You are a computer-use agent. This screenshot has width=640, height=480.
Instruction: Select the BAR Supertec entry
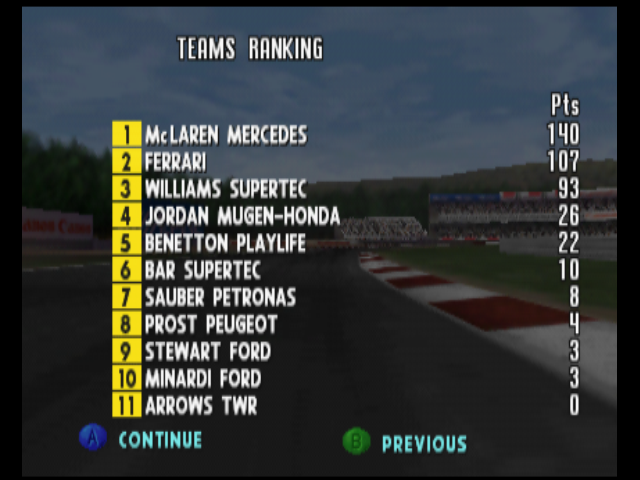[203, 270]
